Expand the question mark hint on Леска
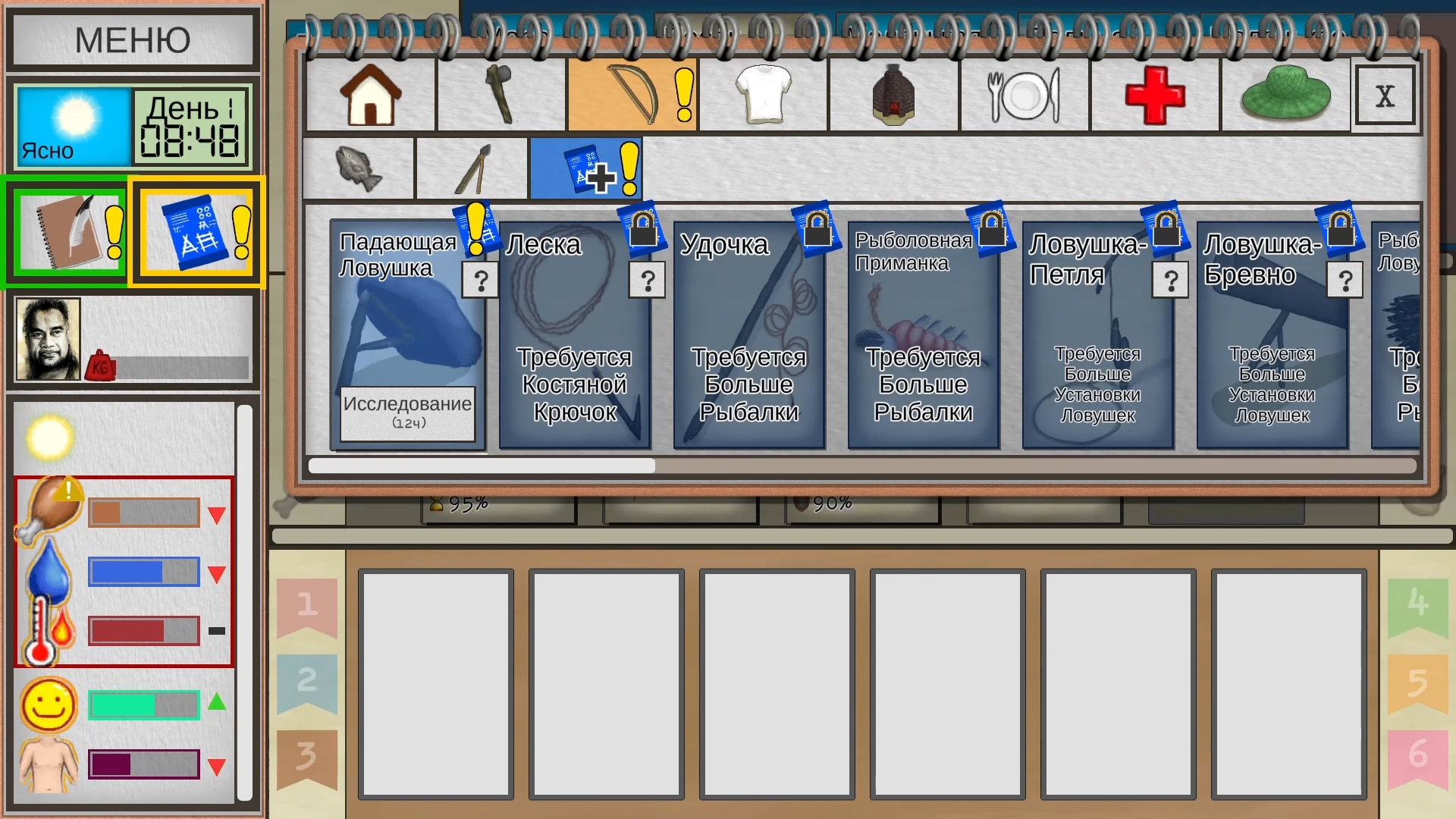The width and height of the screenshot is (1456, 819). (x=647, y=281)
